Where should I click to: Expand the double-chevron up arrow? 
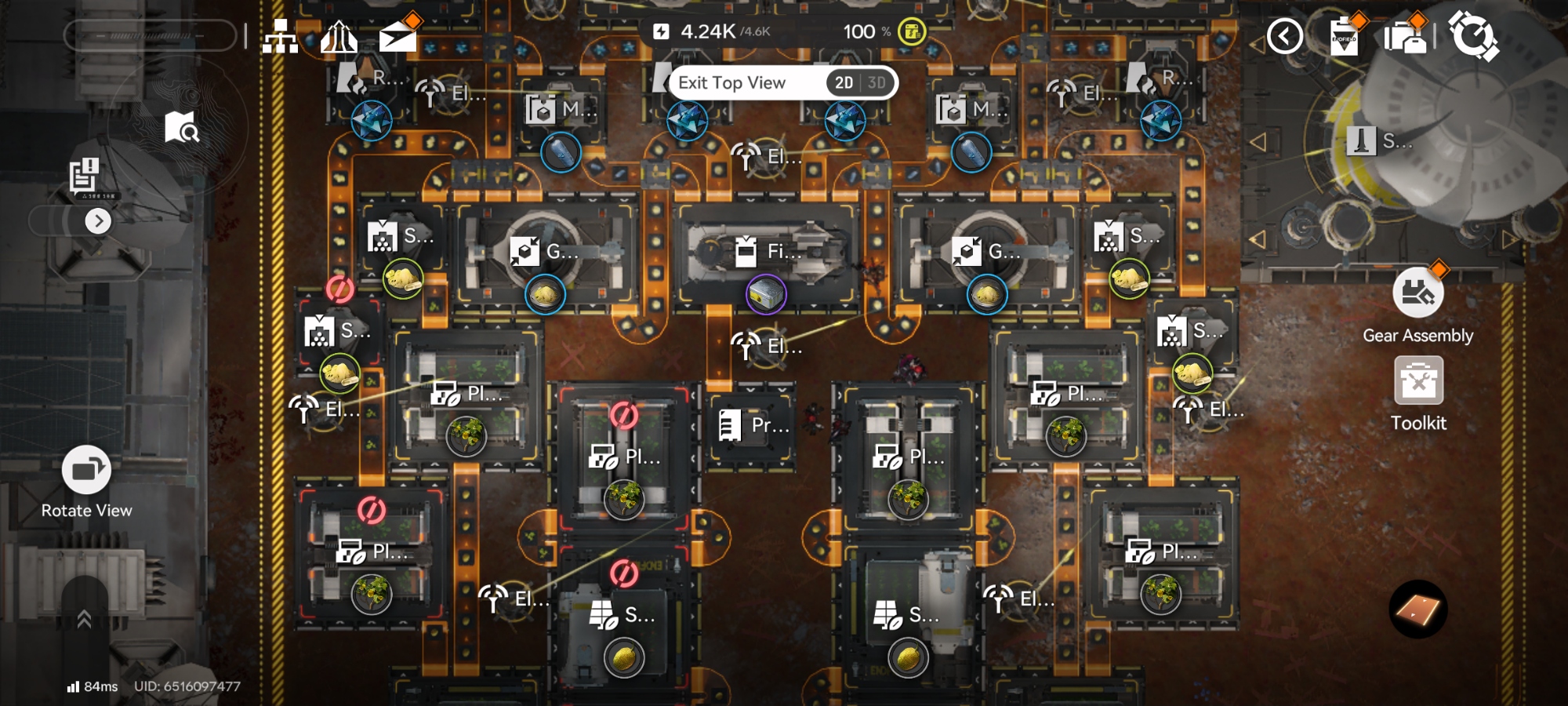[x=85, y=620]
